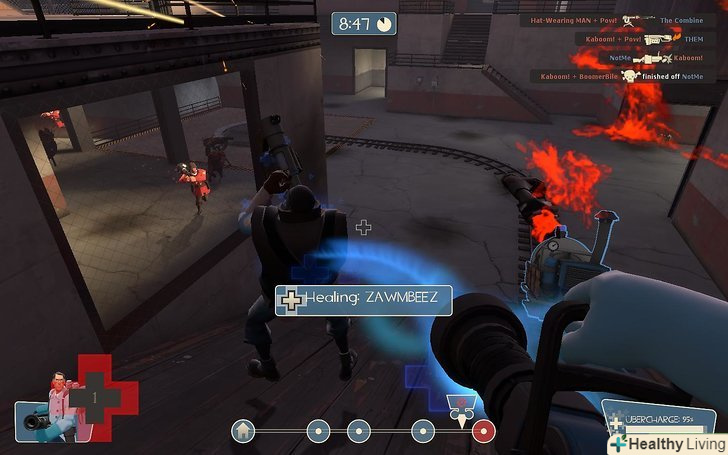Select the Healing: ZAWMBEEZ target label
728x455 pixels.
[x=364, y=299]
